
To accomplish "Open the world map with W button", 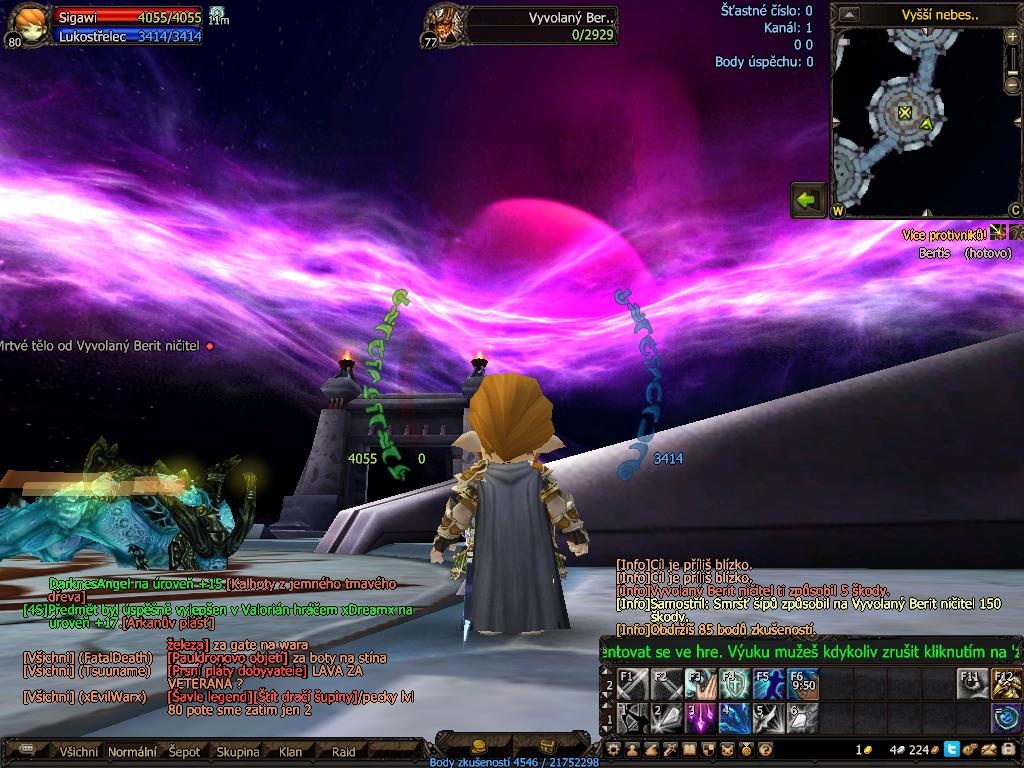I will [x=838, y=211].
